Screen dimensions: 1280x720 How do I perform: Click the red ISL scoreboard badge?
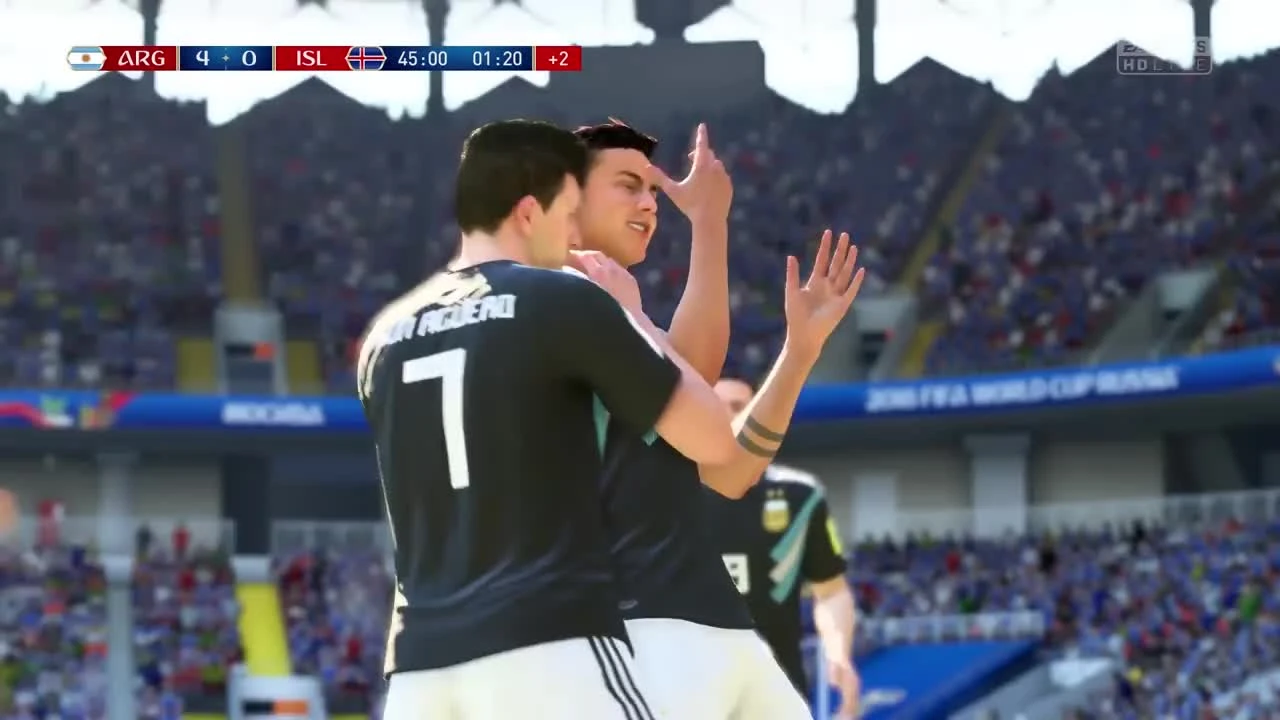(x=311, y=58)
